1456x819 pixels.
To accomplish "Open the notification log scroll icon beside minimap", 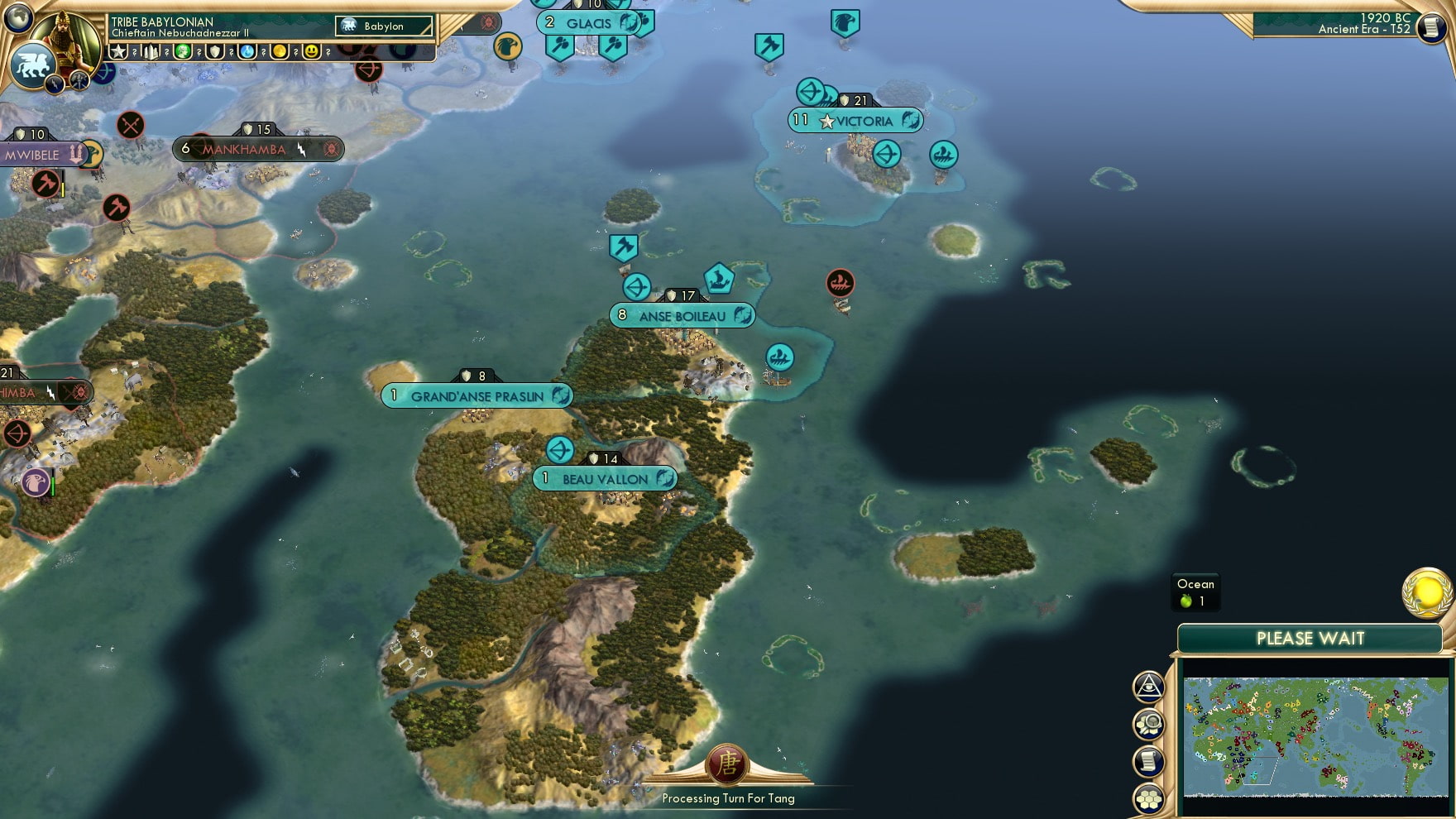I will pos(1148,758).
